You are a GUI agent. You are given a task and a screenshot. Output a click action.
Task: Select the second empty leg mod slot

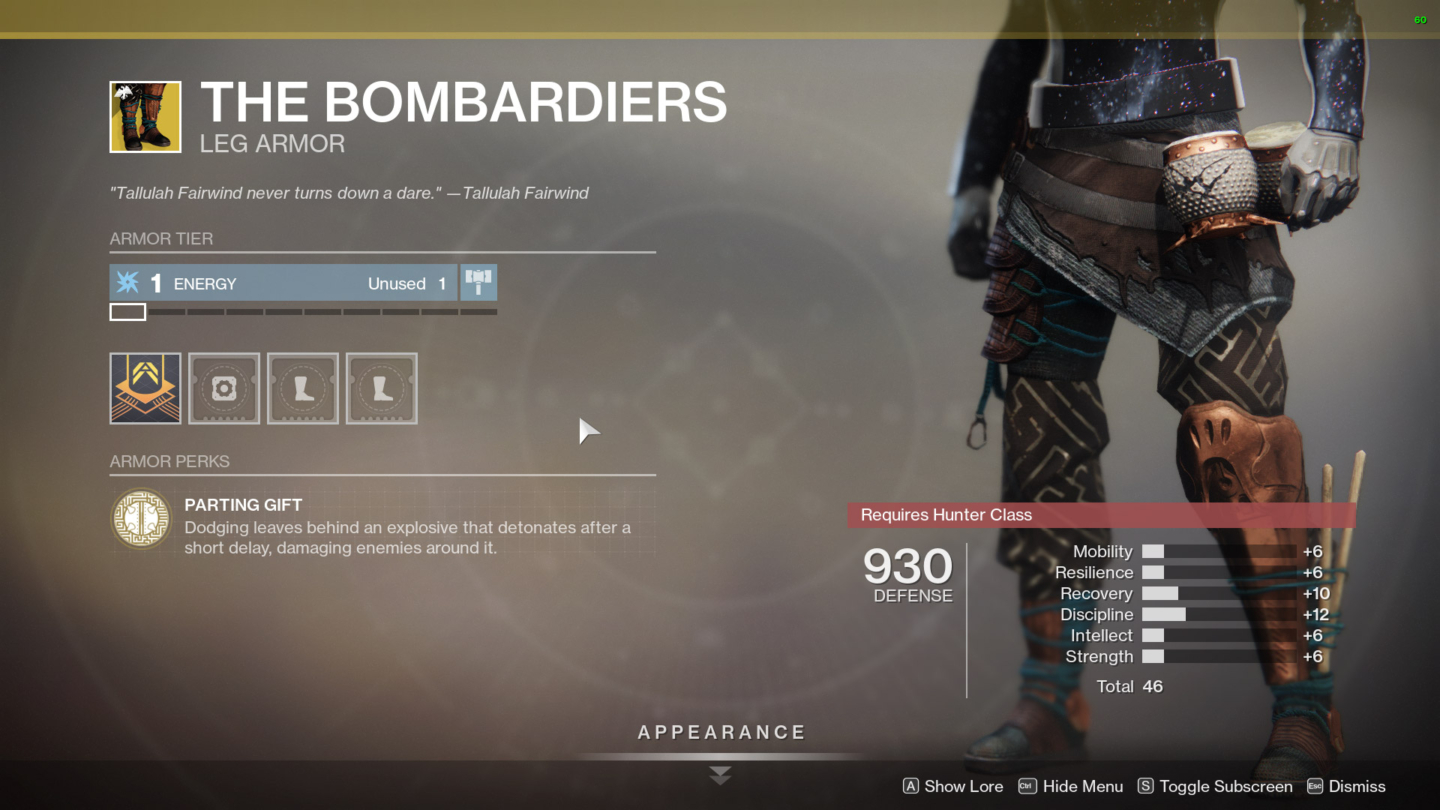[382, 388]
